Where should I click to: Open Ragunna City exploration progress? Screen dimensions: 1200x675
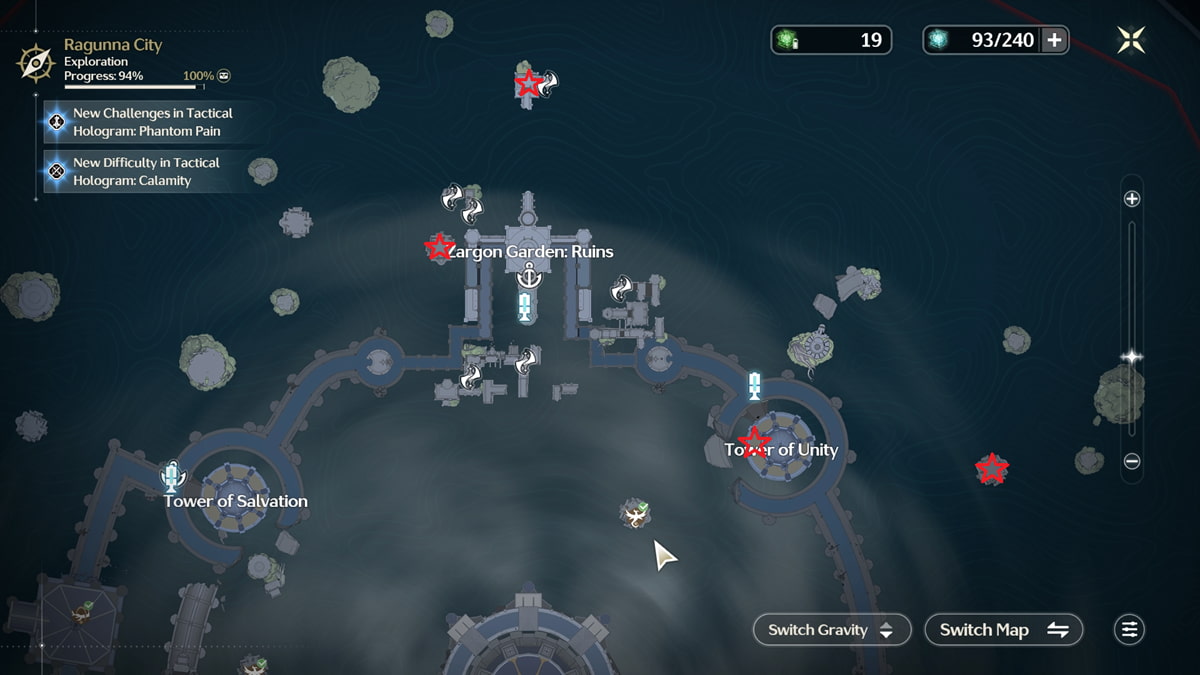tap(112, 60)
